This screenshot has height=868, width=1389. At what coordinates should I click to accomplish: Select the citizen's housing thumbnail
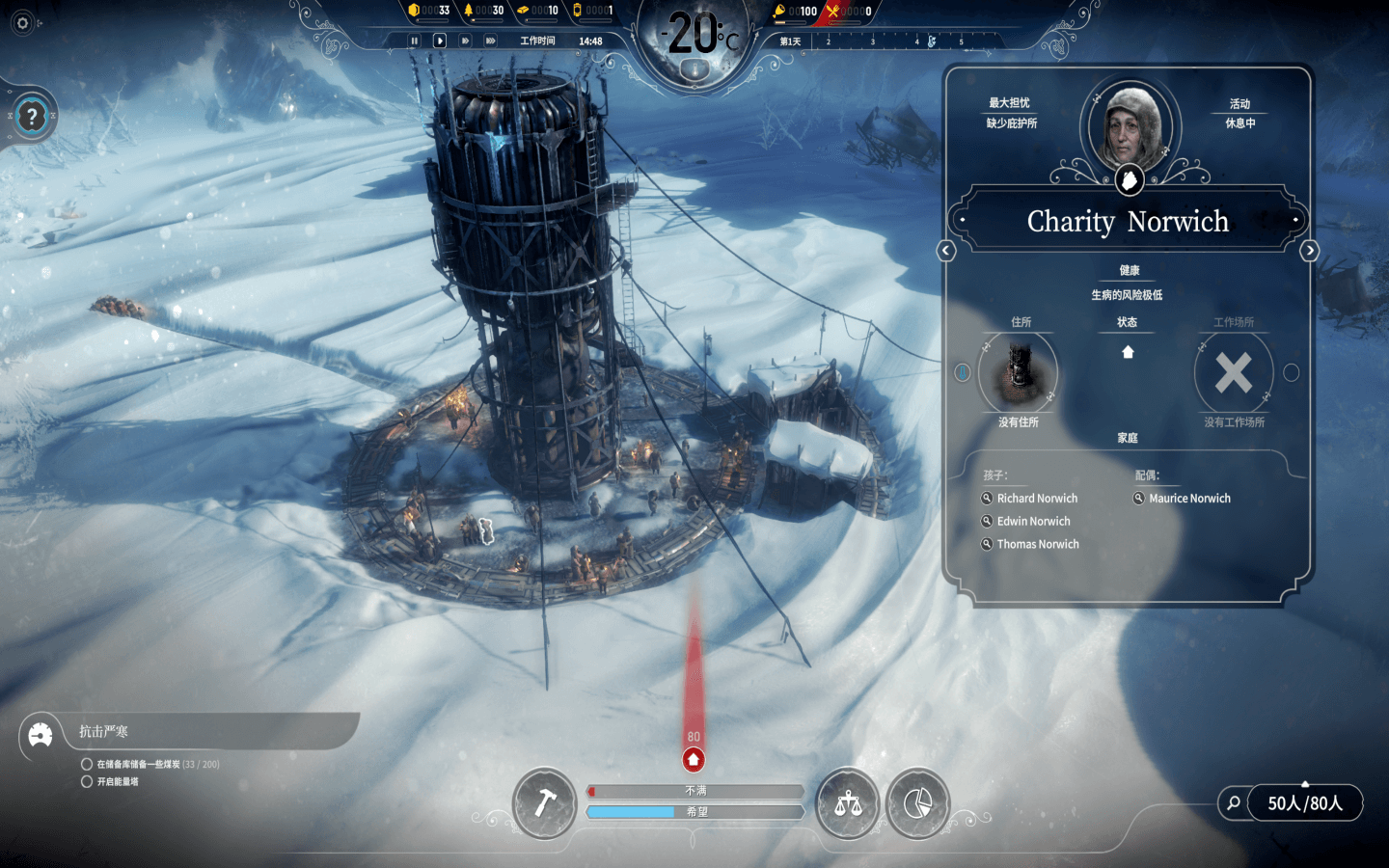click(1018, 373)
